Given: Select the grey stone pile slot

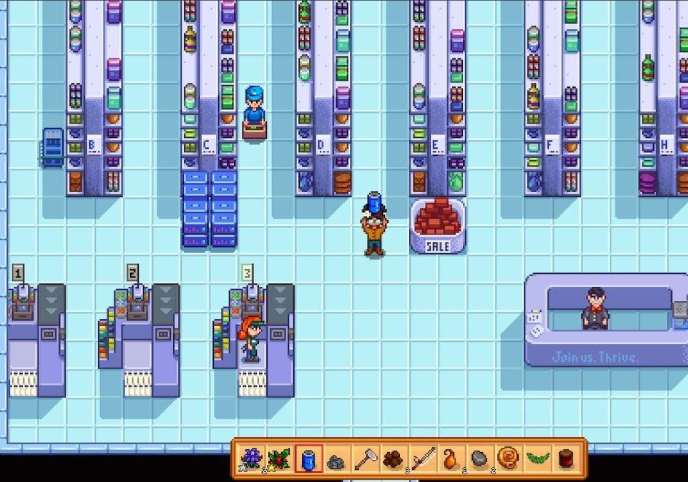Looking at the screenshot, I should 338,459.
